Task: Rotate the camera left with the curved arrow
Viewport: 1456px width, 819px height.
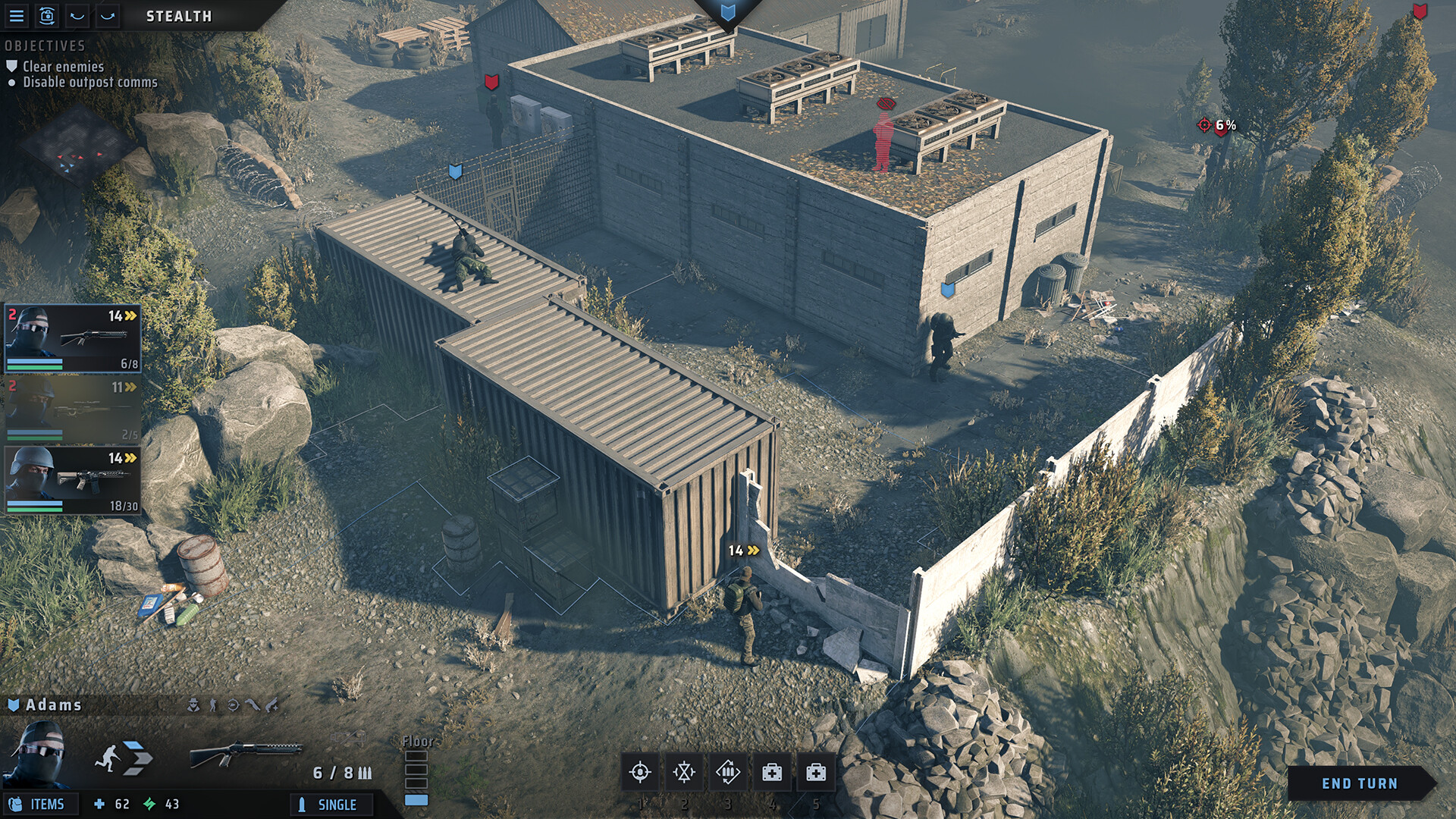Action: tap(77, 16)
